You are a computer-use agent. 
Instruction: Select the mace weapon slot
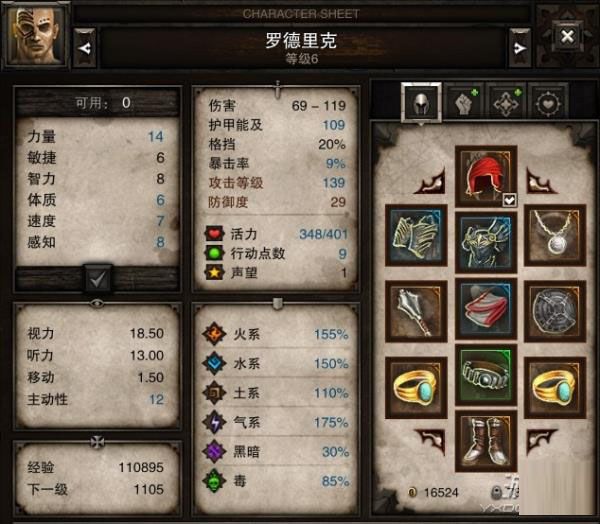pos(416,308)
